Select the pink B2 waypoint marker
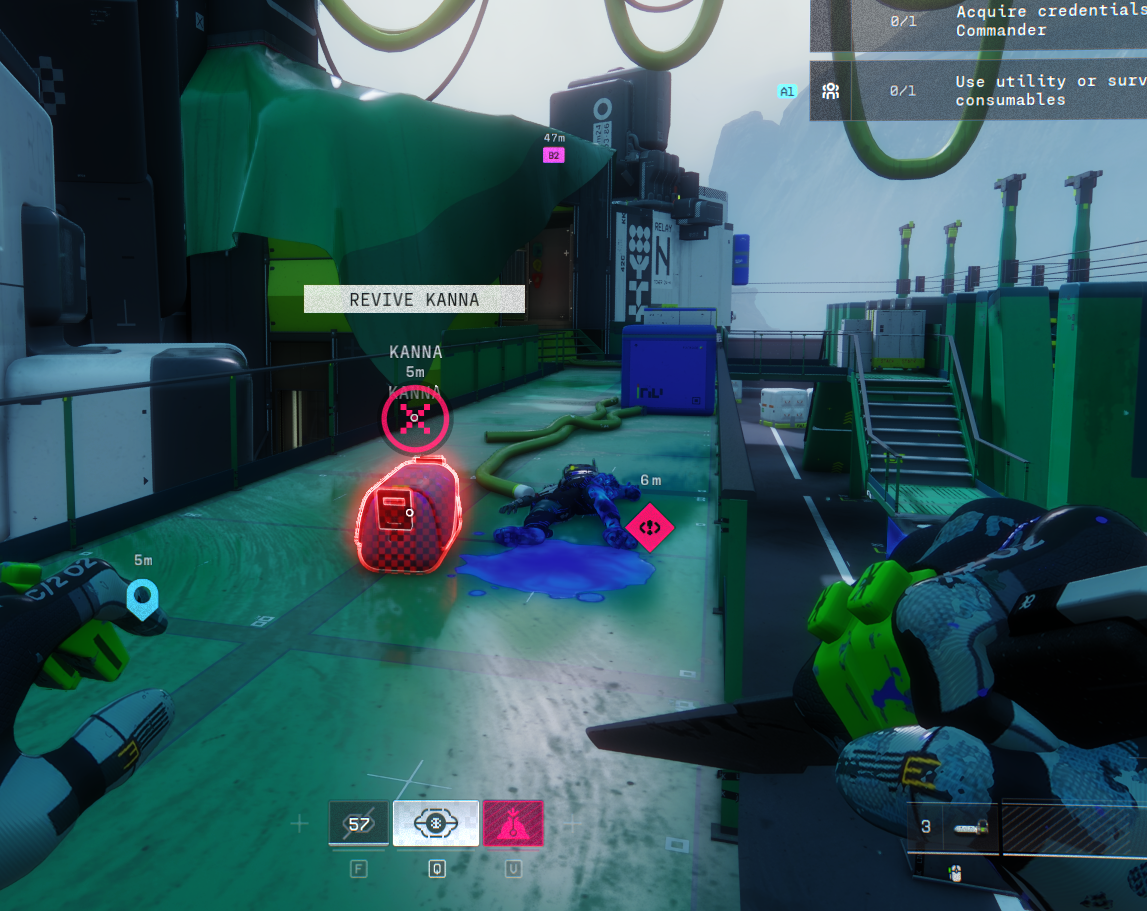The image size is (1147, 911). 553,155
